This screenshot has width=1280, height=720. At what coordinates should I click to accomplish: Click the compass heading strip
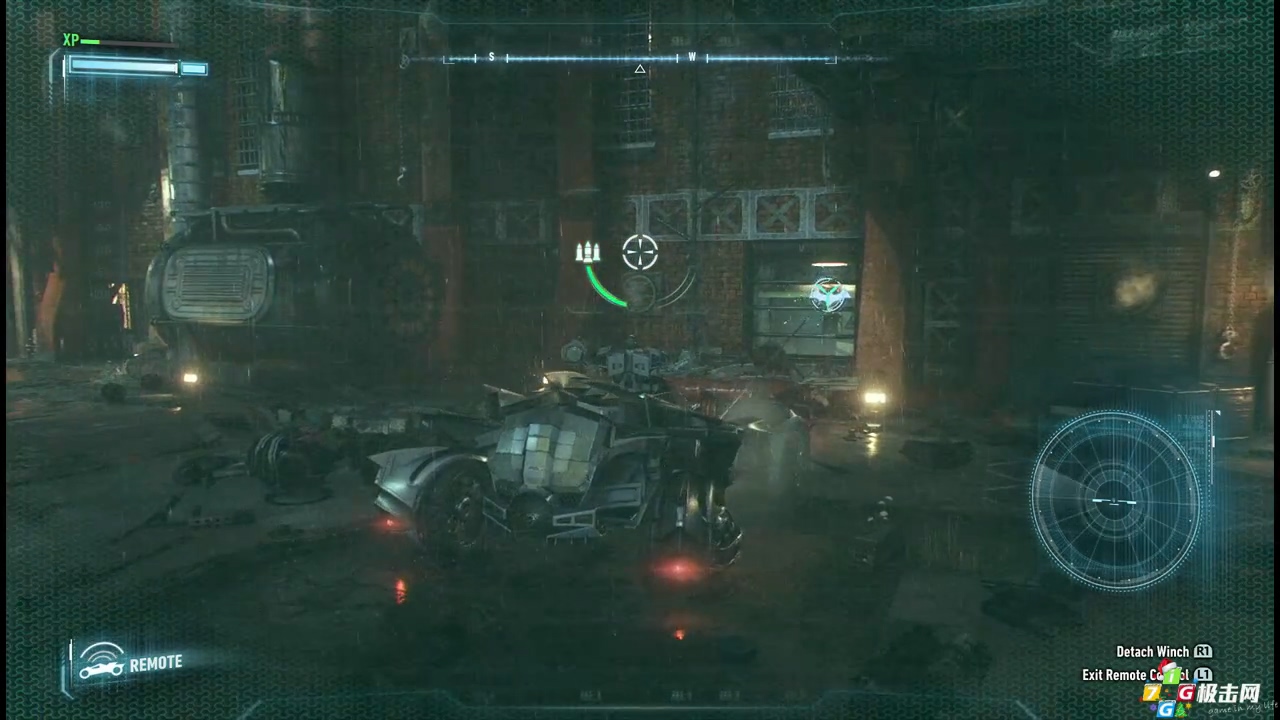(640, 59)
